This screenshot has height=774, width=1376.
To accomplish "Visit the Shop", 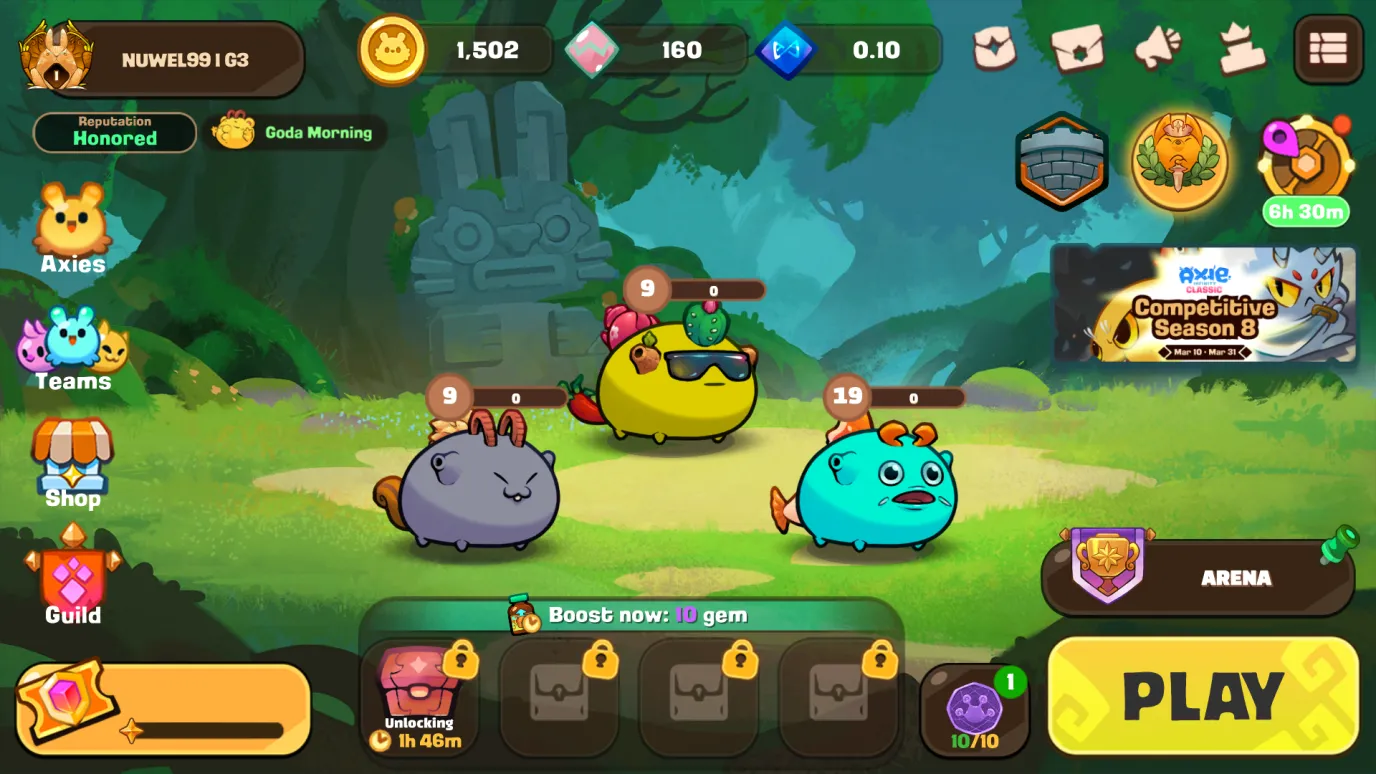I will coord(73,464).
